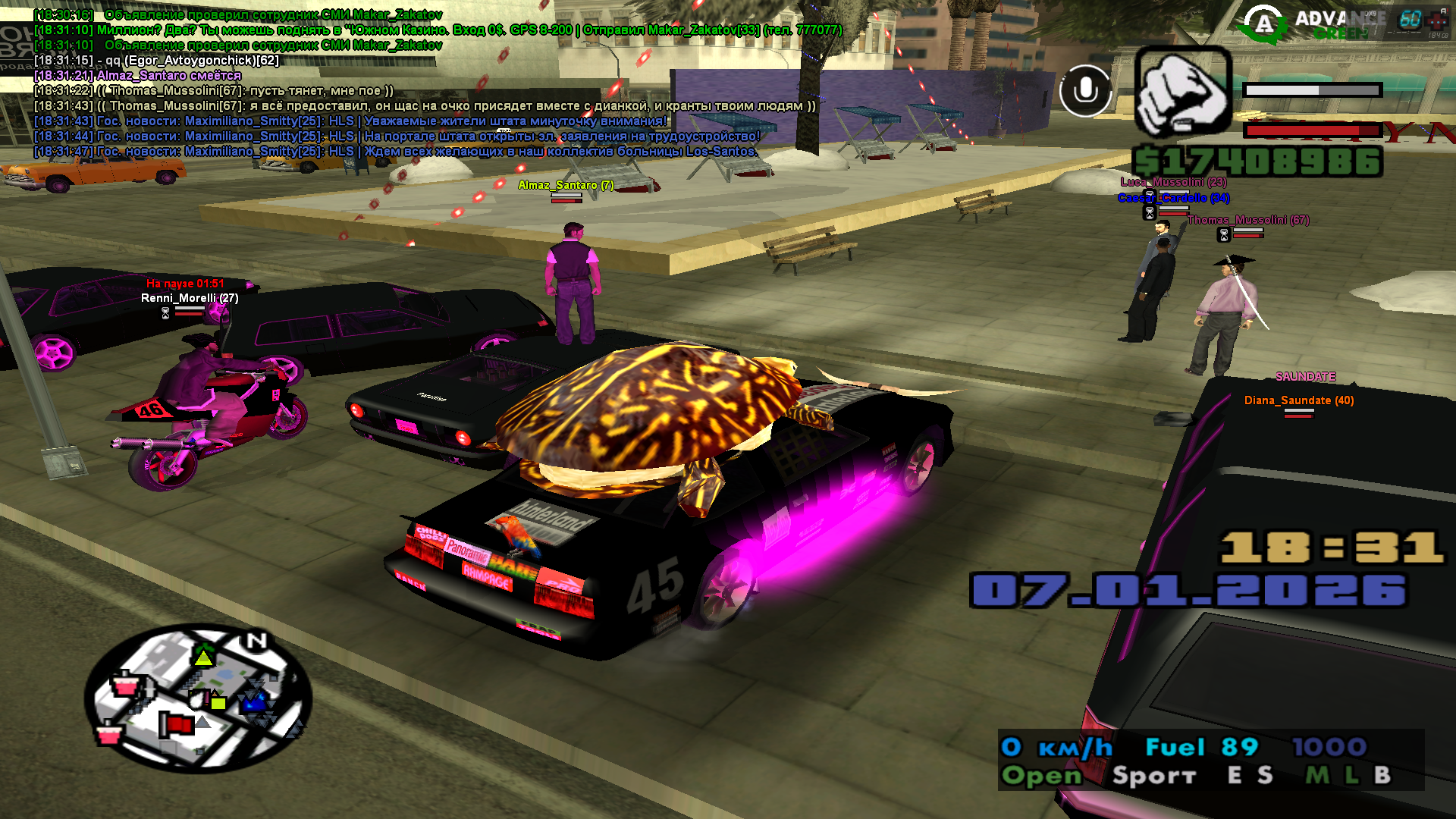Viewport: 1456px width, 819px height.
Task: Click the red flag marker on the minimap
Action: click(x=177, y=724)
